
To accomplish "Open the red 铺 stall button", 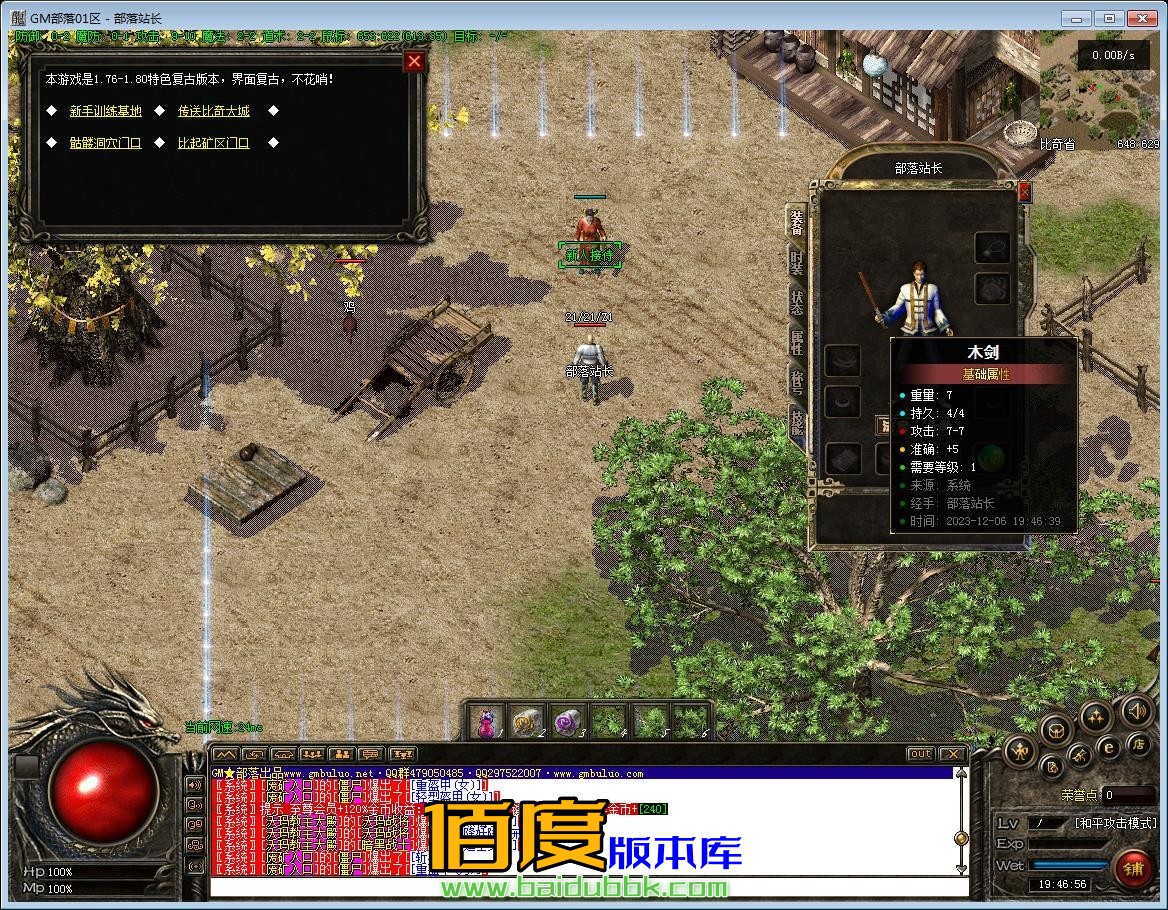I will 1133,867.
